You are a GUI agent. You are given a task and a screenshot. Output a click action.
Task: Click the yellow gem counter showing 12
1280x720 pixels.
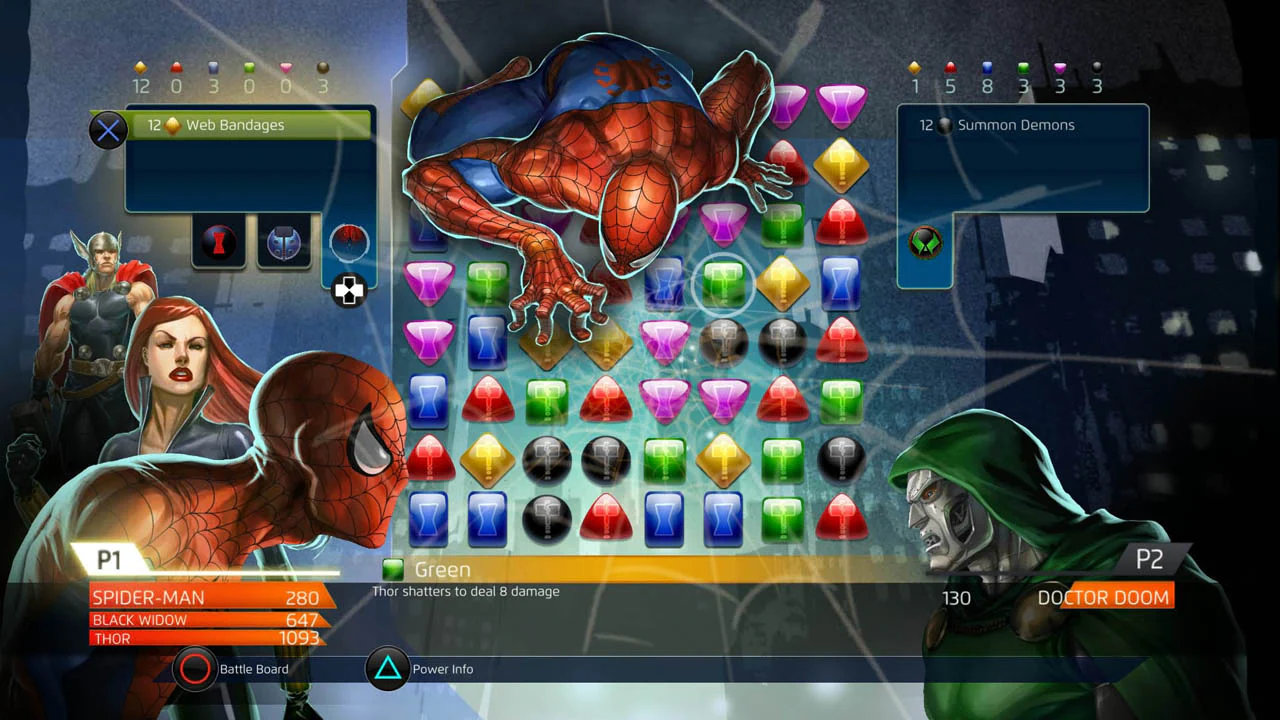[x=141, y=80]
